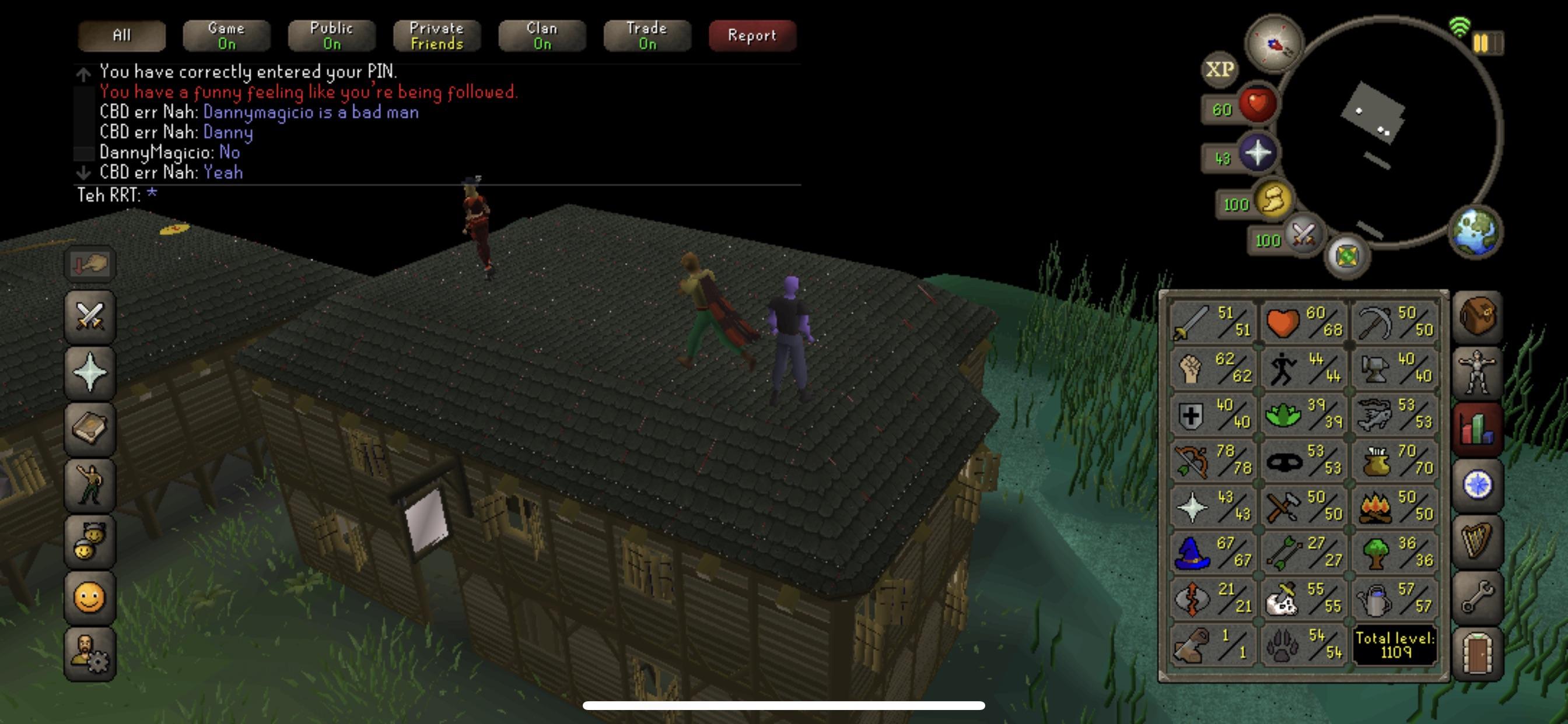
Task: Click the compass to reset the camera
Action: pos(1275,43)
